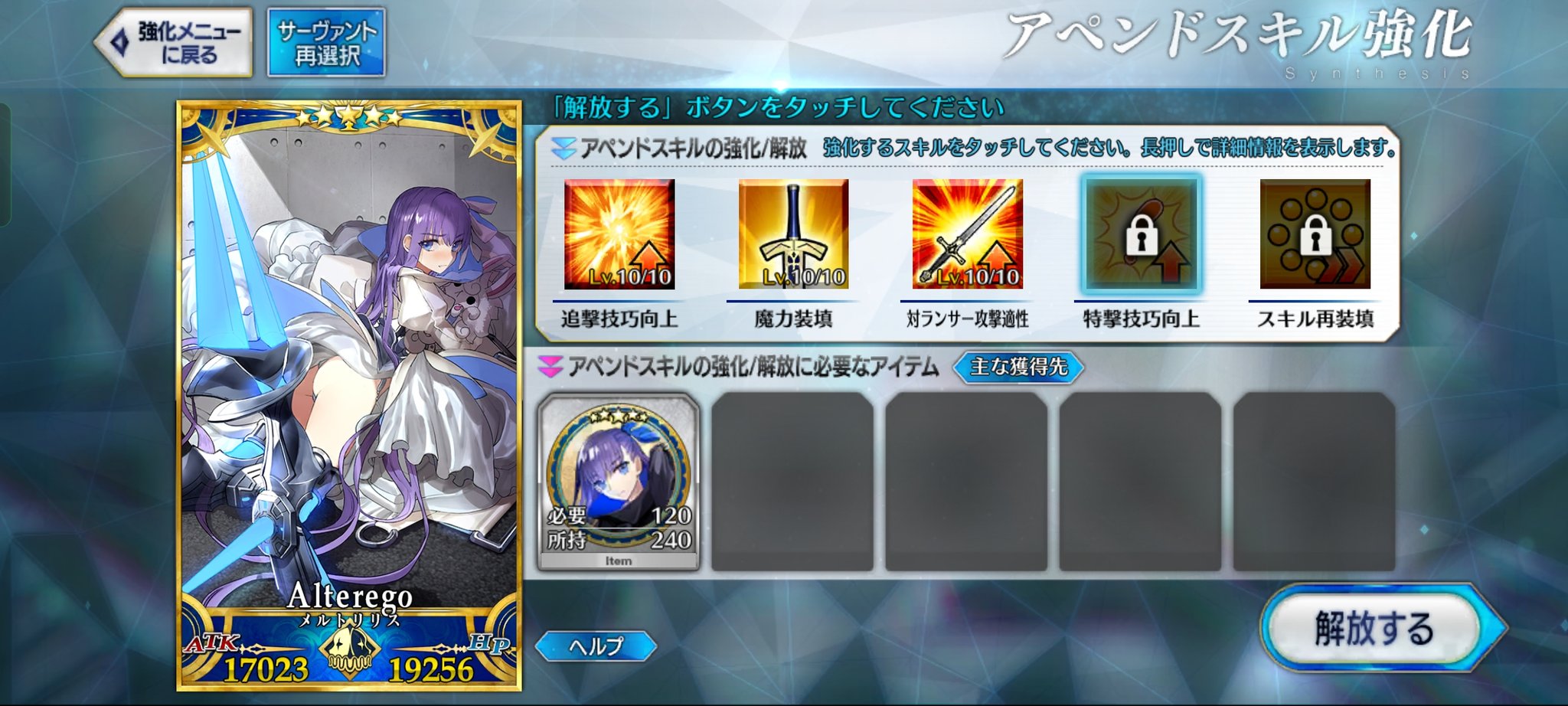Click the blue arrow icon beside アペンドスキルの強化/解放

pos(563,148)
